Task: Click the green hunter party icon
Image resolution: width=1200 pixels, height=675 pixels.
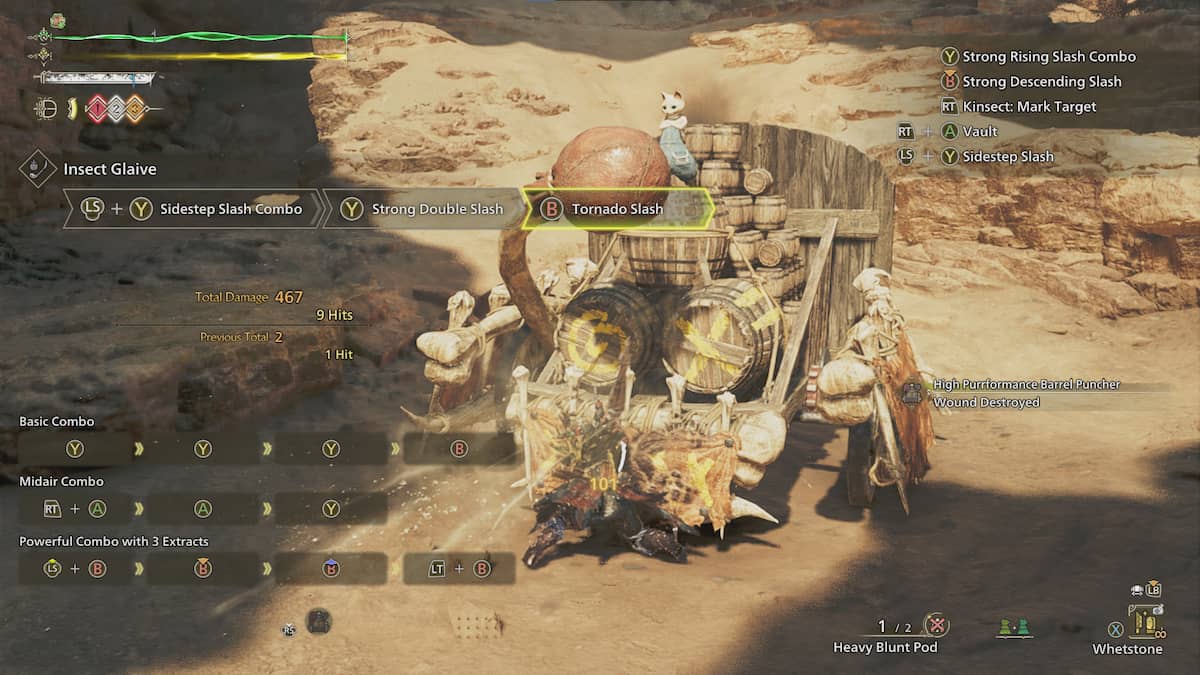Action: [1015, 628]
